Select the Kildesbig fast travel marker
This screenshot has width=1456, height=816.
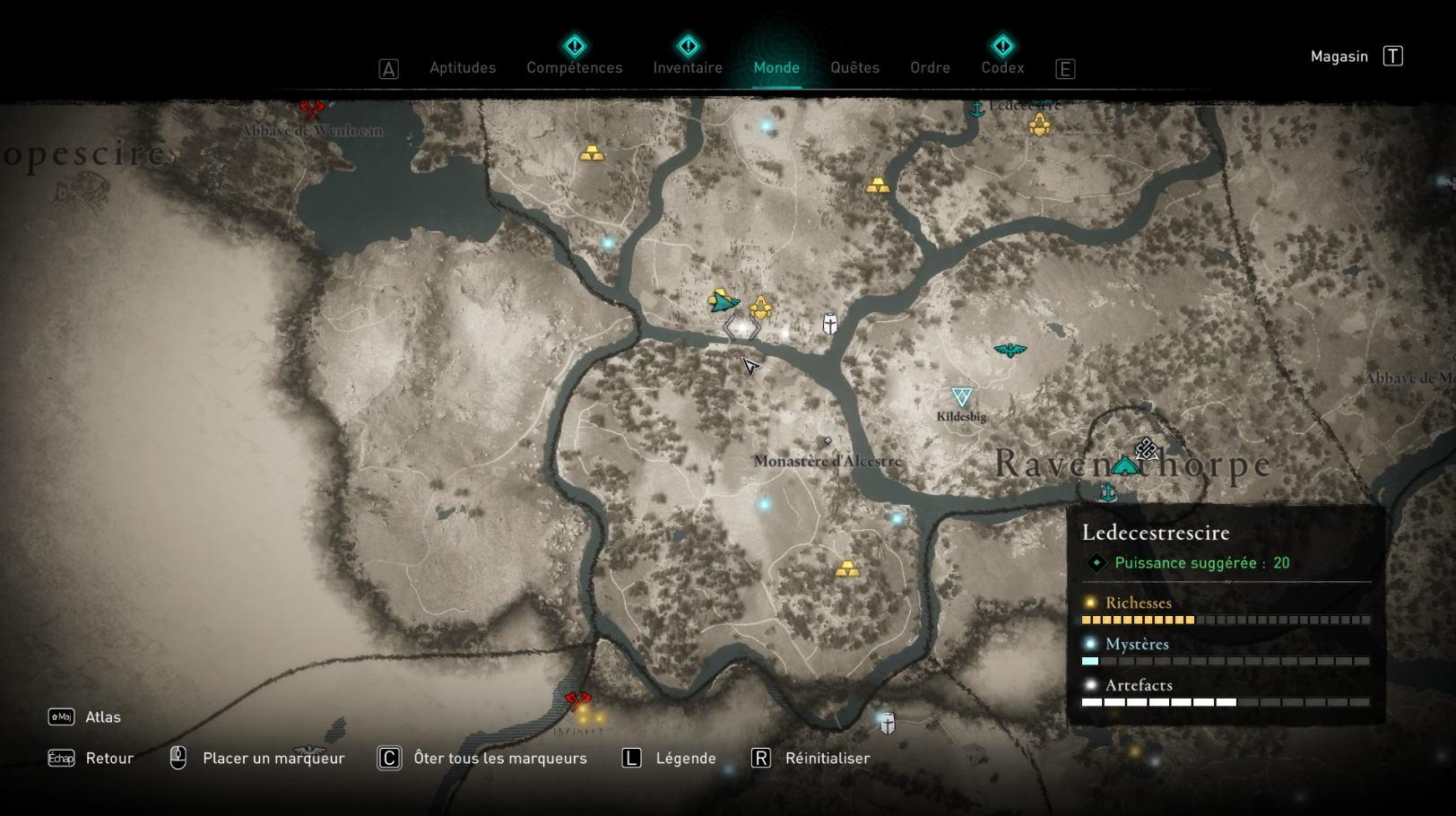tap(962, 396)
